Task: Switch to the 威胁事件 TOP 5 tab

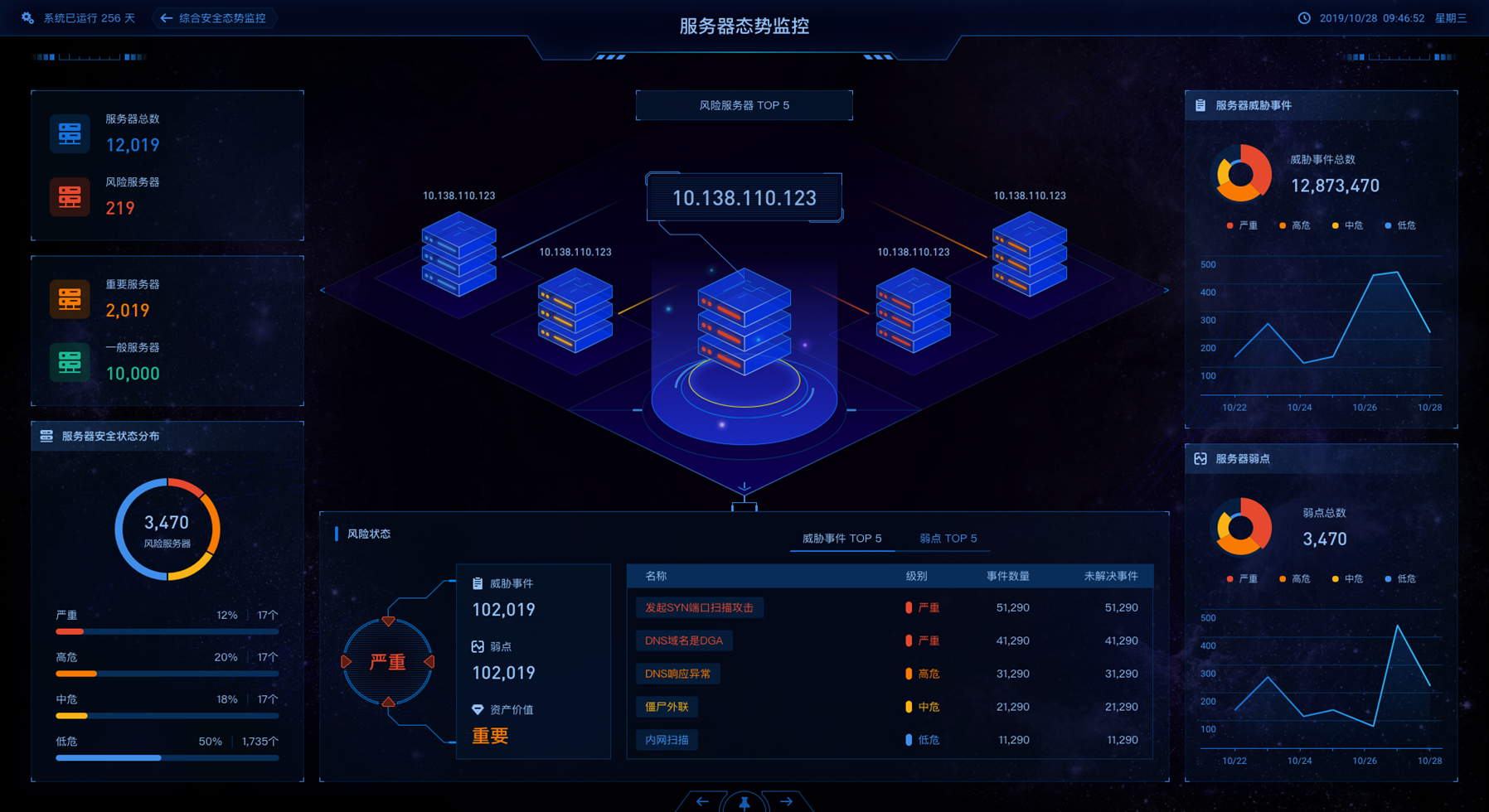Action: (x=842, y=539)
